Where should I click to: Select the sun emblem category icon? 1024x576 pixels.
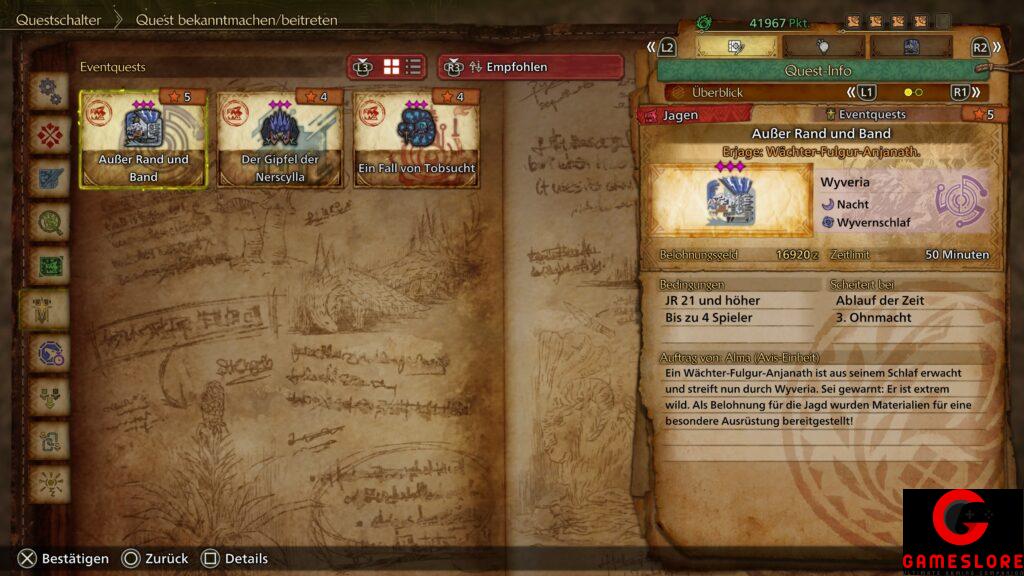(49, 485)
